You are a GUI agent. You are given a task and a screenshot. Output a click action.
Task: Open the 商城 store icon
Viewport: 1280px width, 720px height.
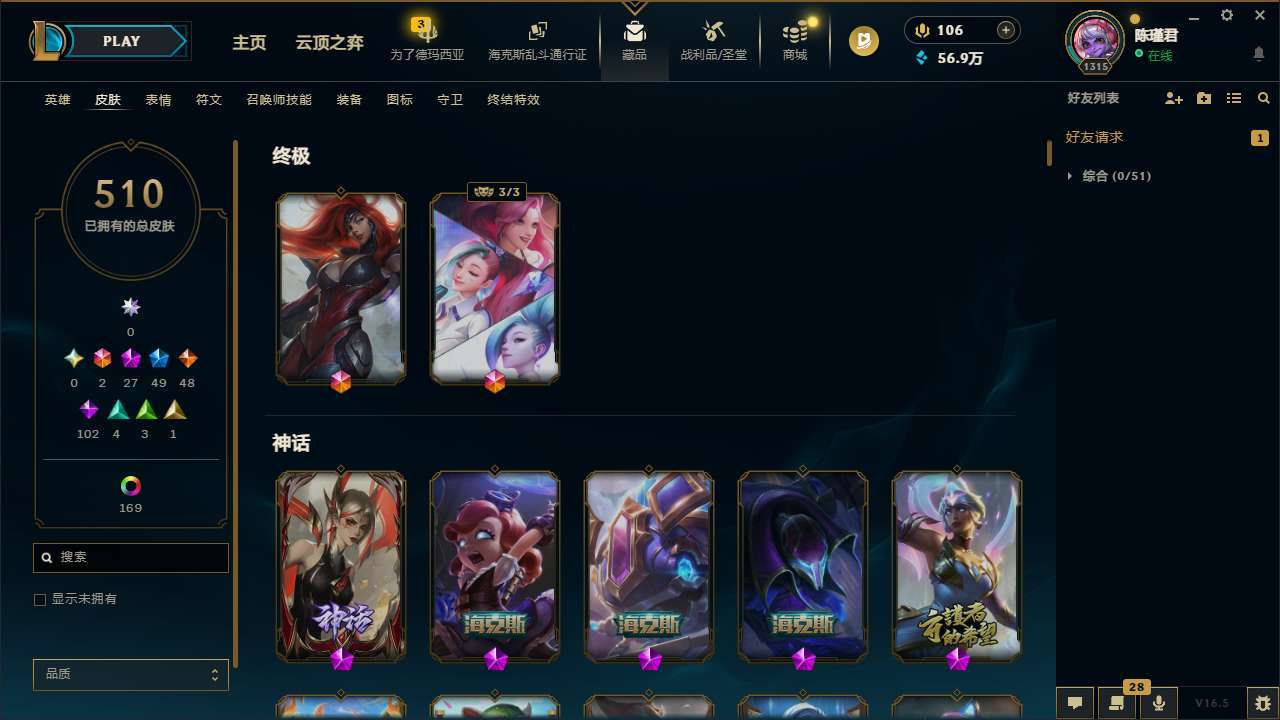tap(794, 38)
